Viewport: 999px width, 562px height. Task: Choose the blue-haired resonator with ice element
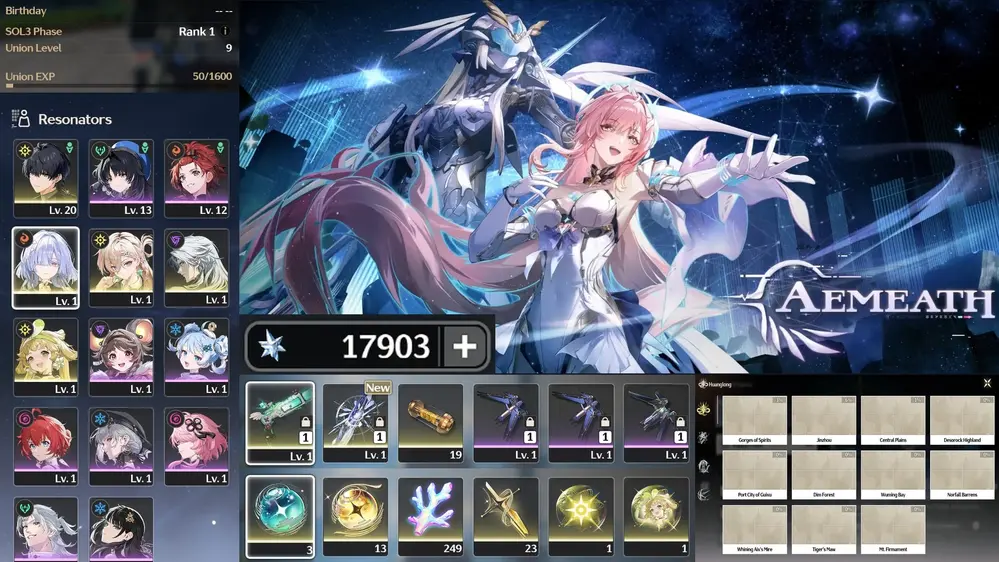click(x=196, y=357)
